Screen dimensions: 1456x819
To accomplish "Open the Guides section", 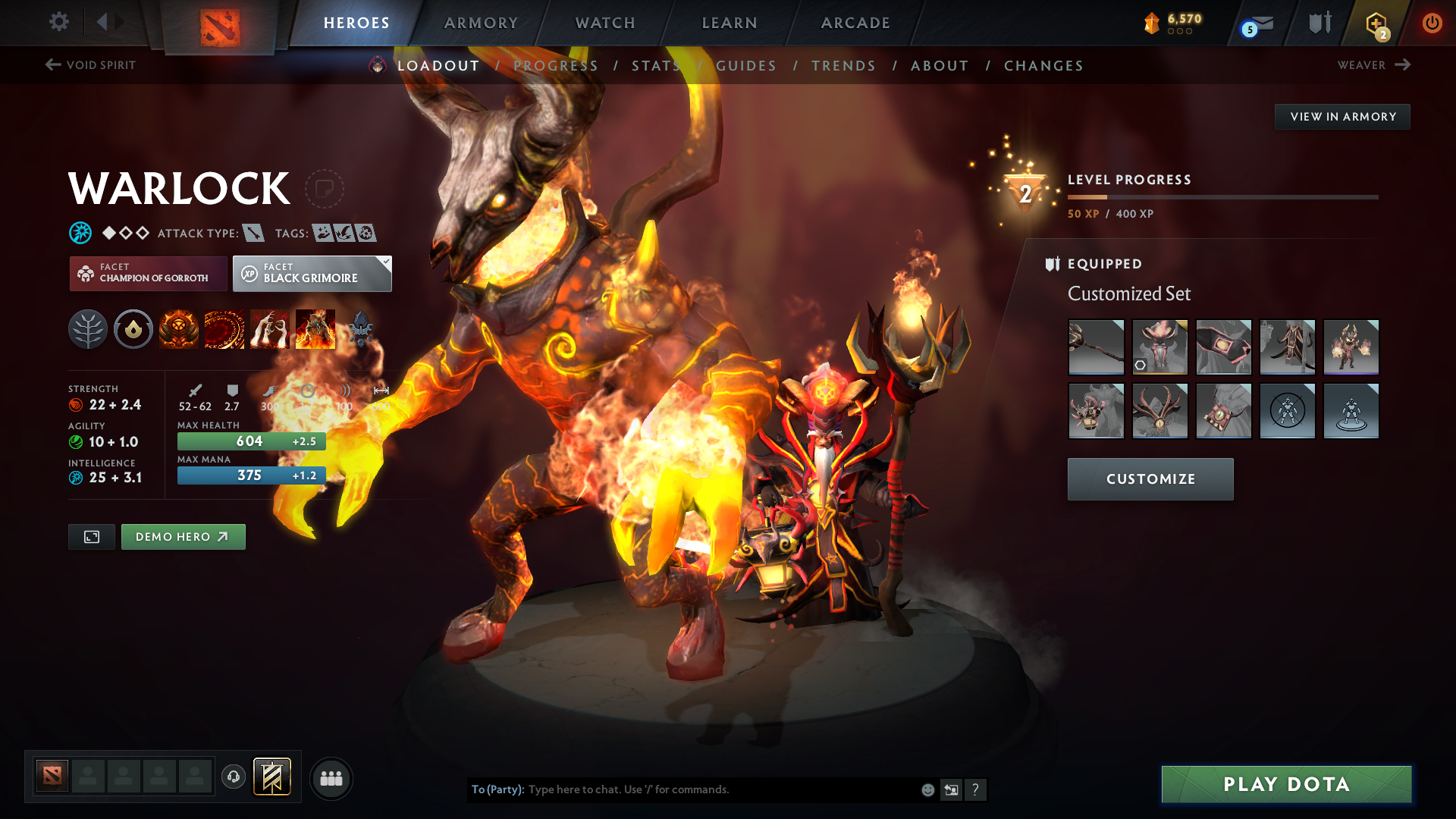I will point(746,66).
